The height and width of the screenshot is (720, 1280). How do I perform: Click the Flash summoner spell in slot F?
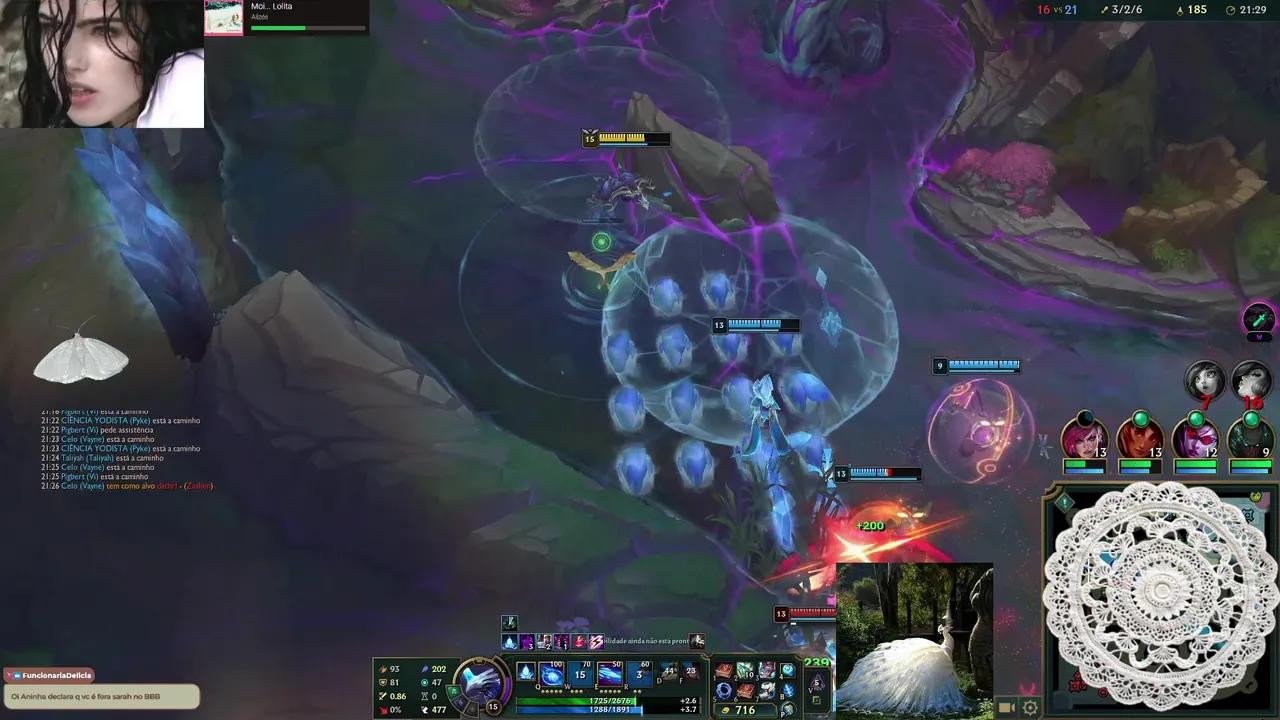[x=690, y=672]
